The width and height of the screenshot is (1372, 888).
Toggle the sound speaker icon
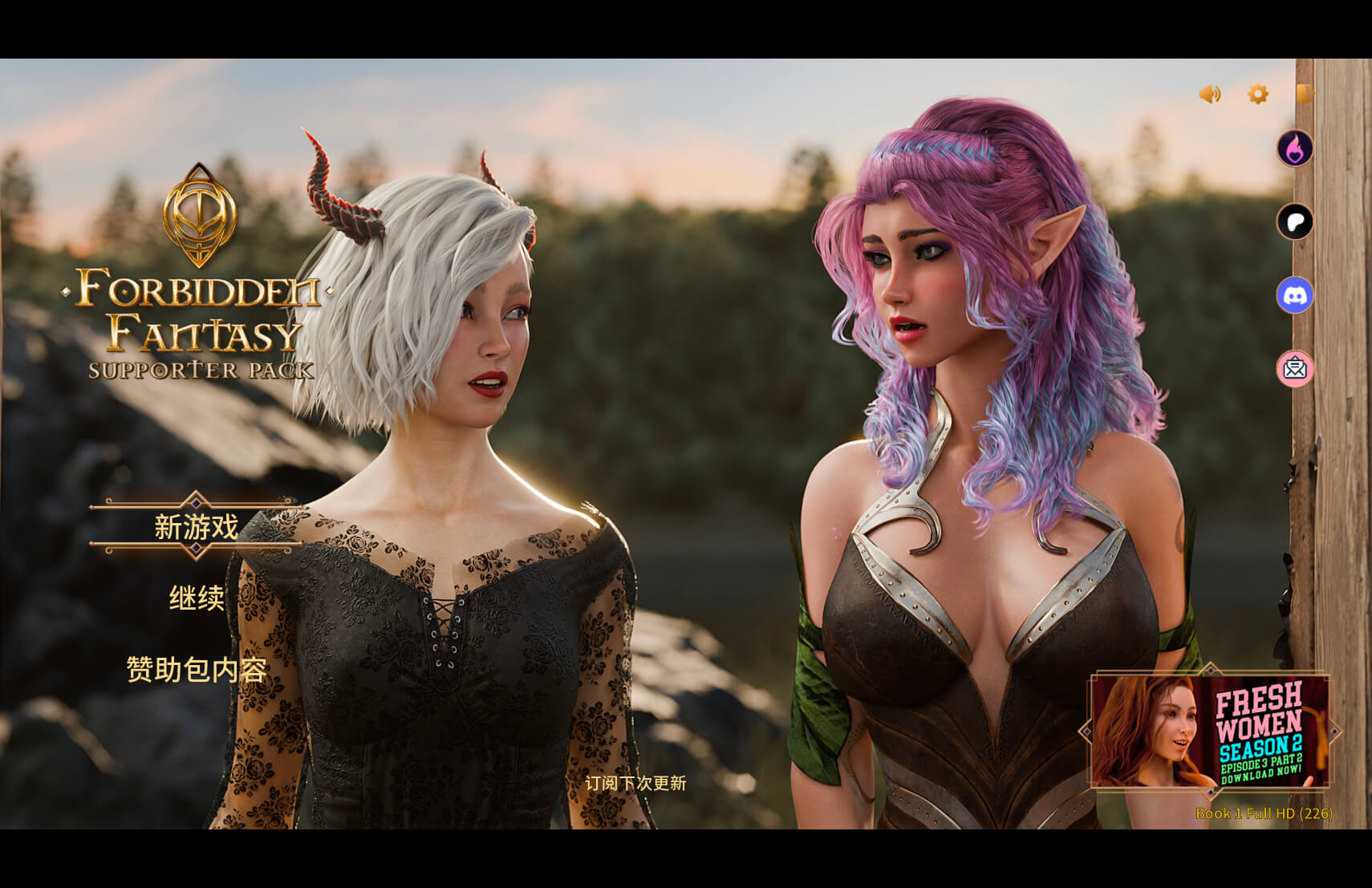(1210, 95)
